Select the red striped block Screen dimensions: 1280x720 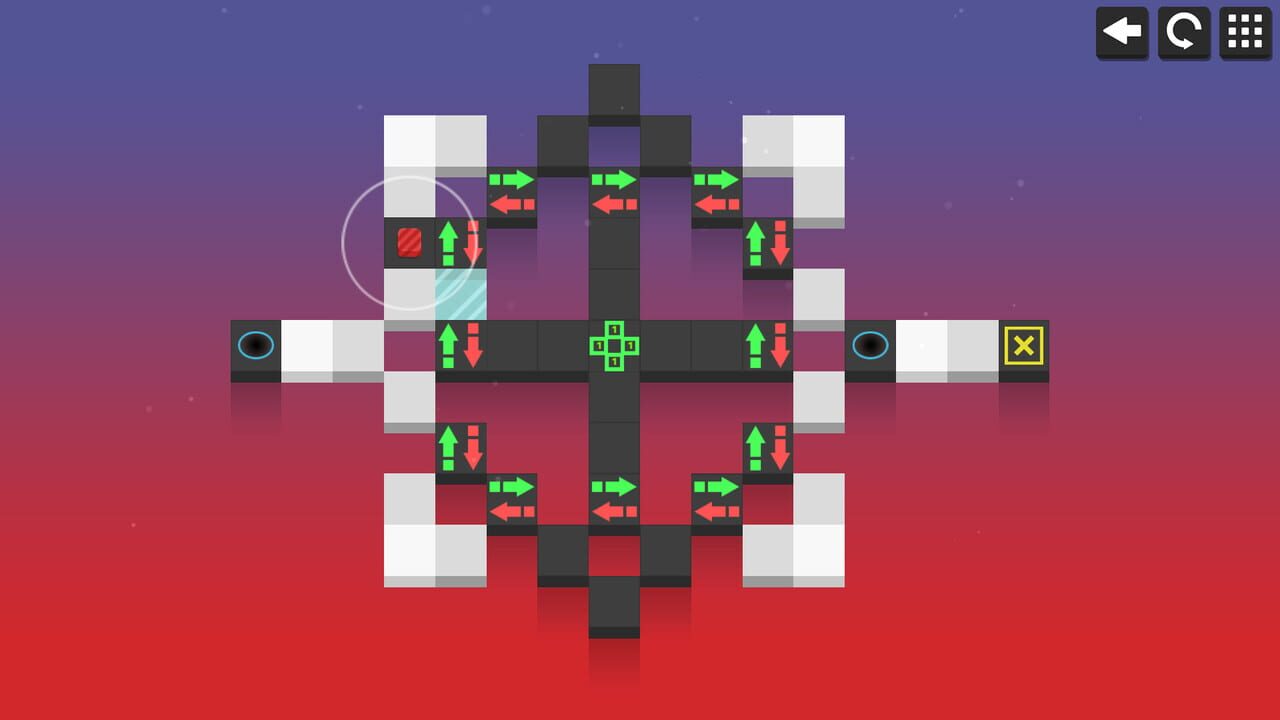[410, 243]
